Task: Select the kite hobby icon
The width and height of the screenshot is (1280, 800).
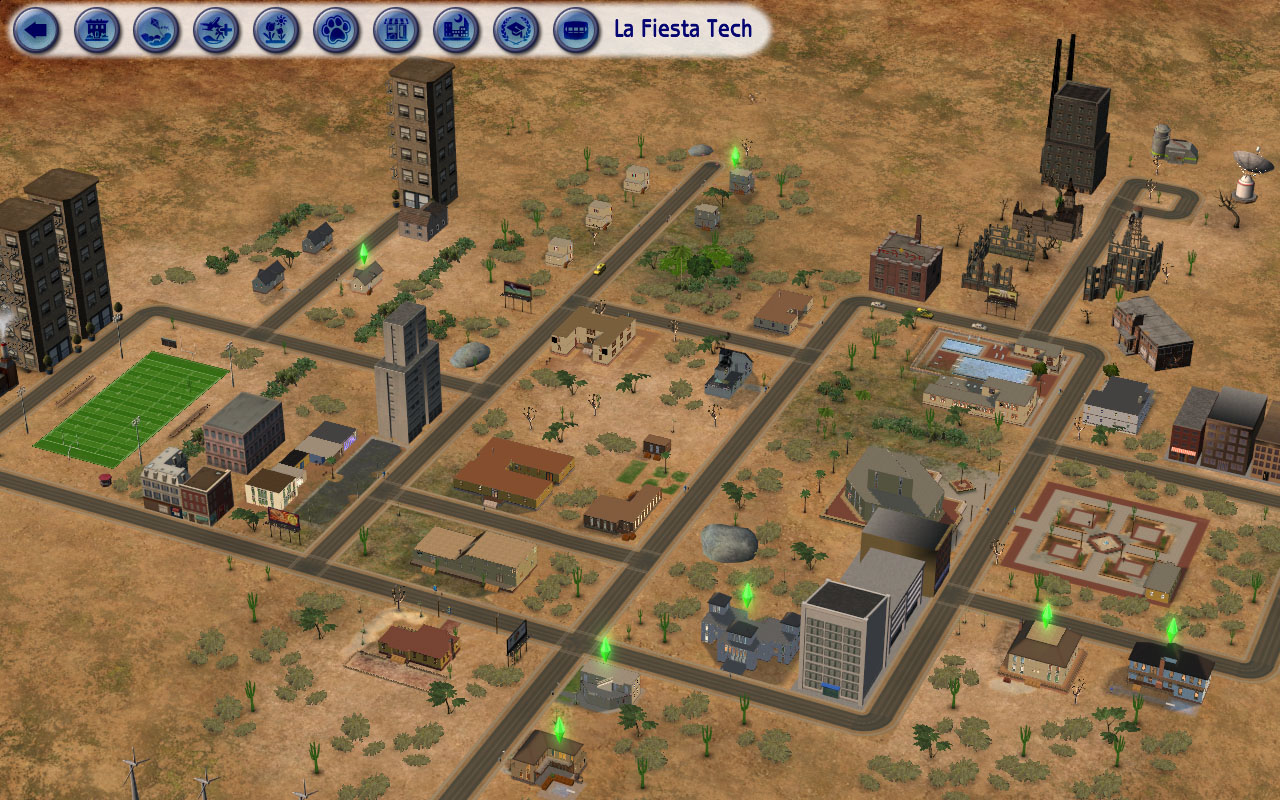Action: tap(157, 30)
